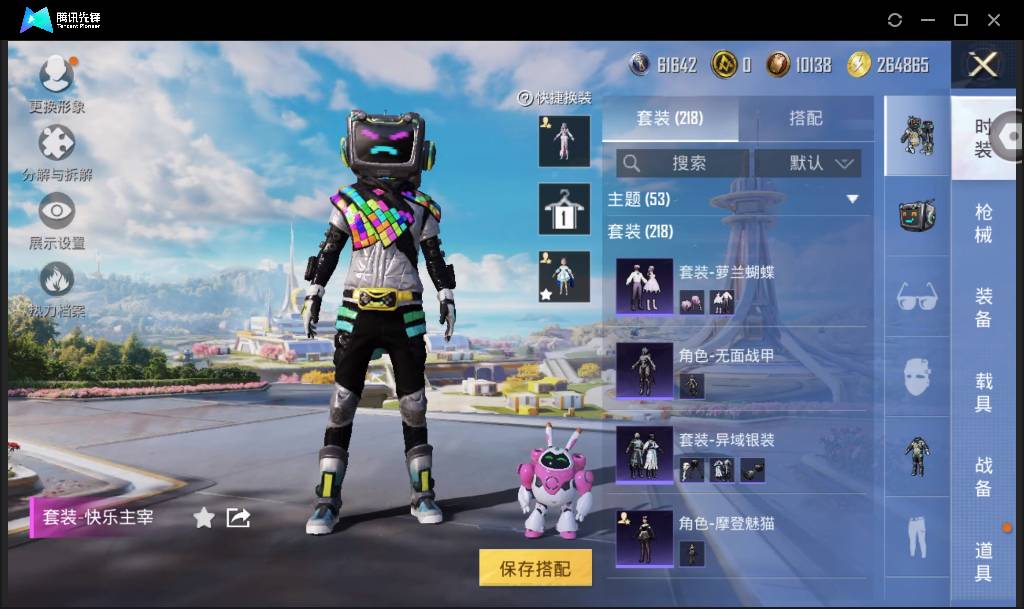This screenshot has height=609, width=1024.
Task: Maximize the emulator window
Action: (x=961, y=20)
